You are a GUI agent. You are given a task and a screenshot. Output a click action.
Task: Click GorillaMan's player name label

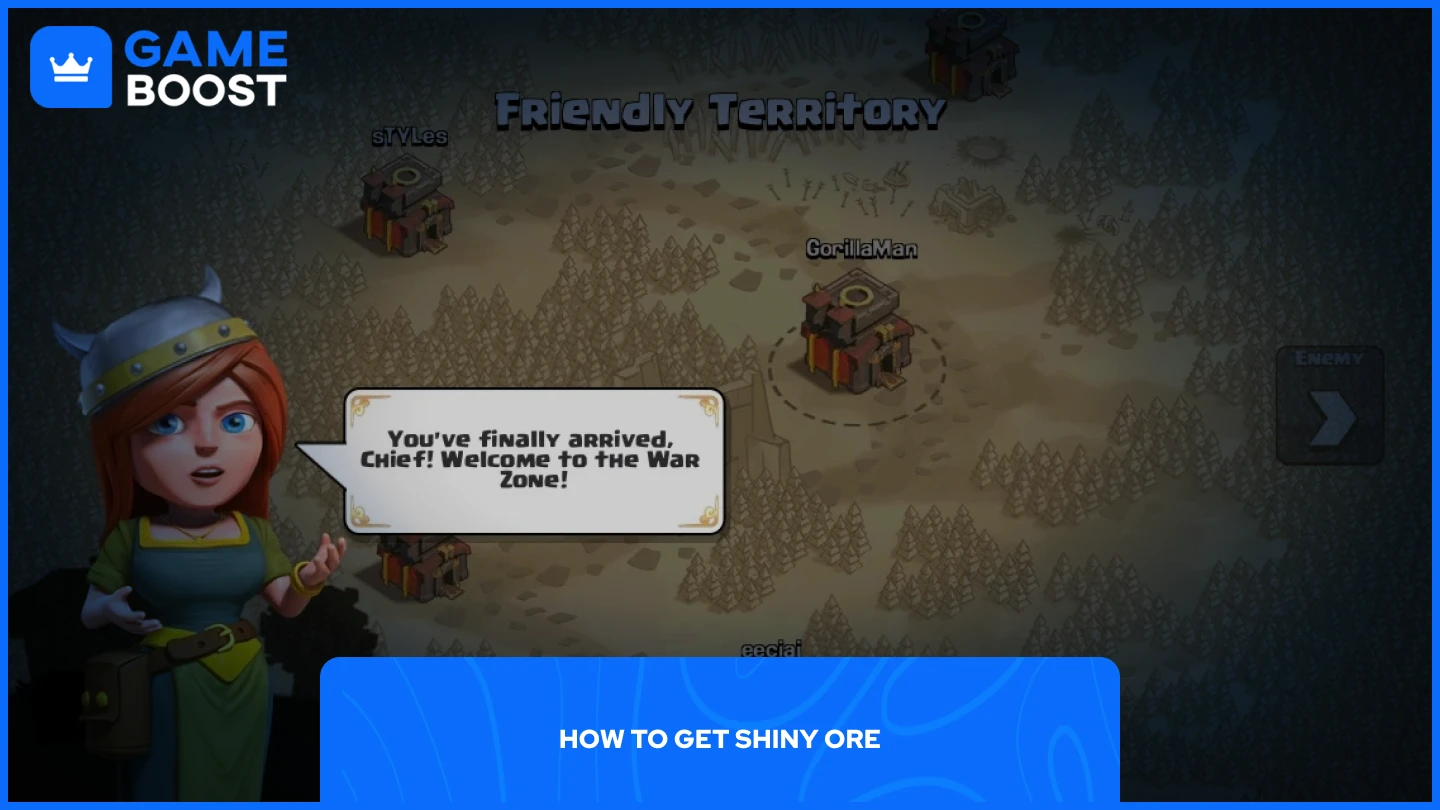pyautogui.click(x=862, y=249)
